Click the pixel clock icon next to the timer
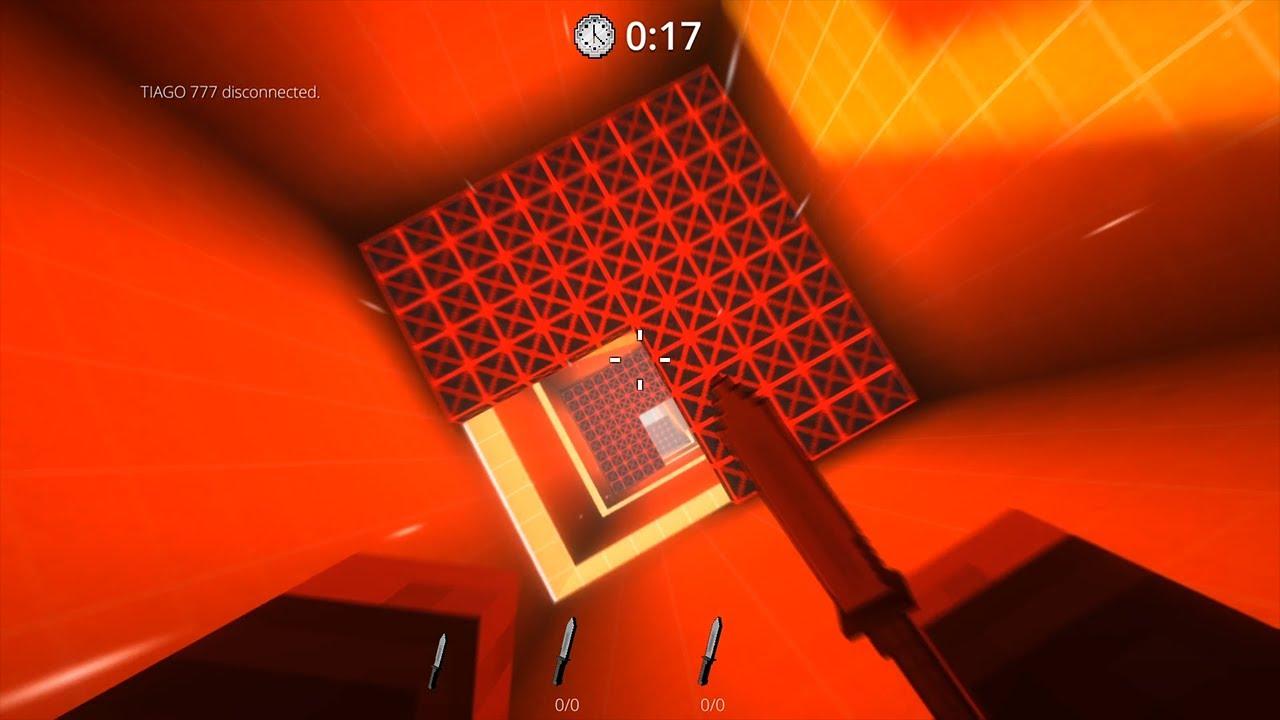This screenshot has height=720, width=1280. coord(593,33)
